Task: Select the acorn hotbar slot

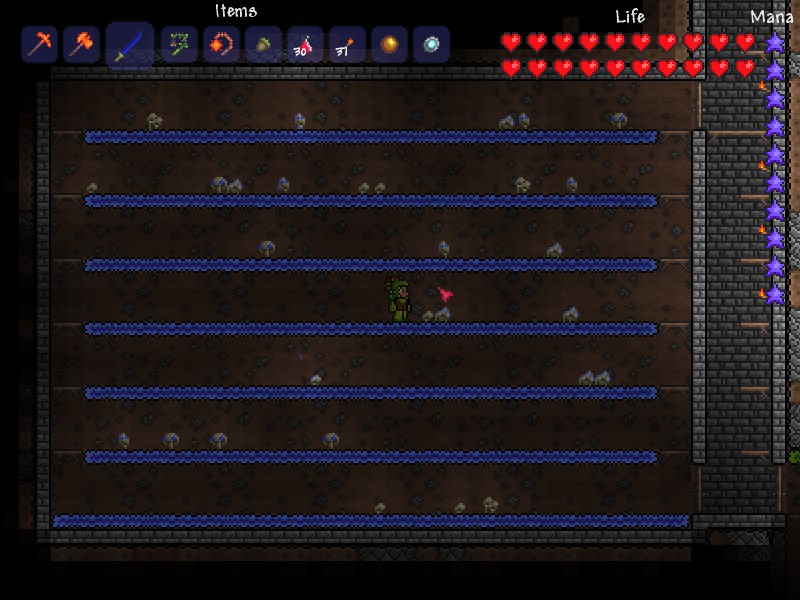Action: (263, 44)
